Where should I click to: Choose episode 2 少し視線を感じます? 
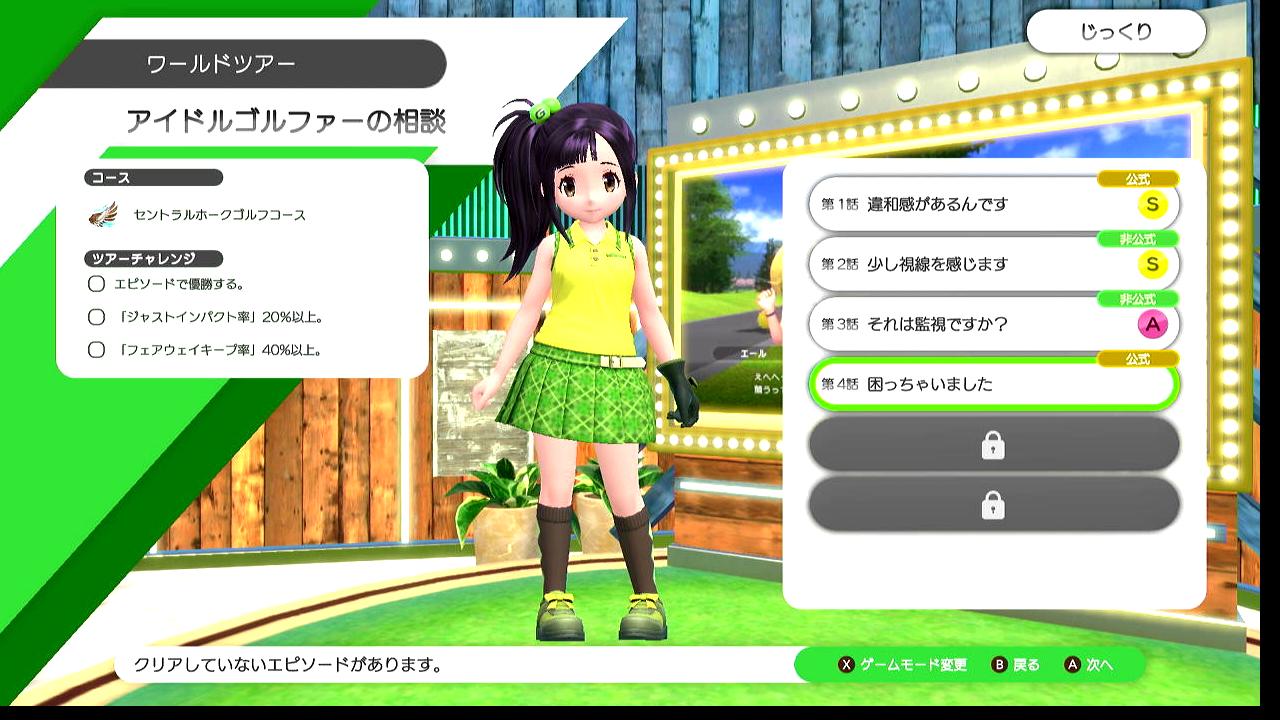[992, 265]
